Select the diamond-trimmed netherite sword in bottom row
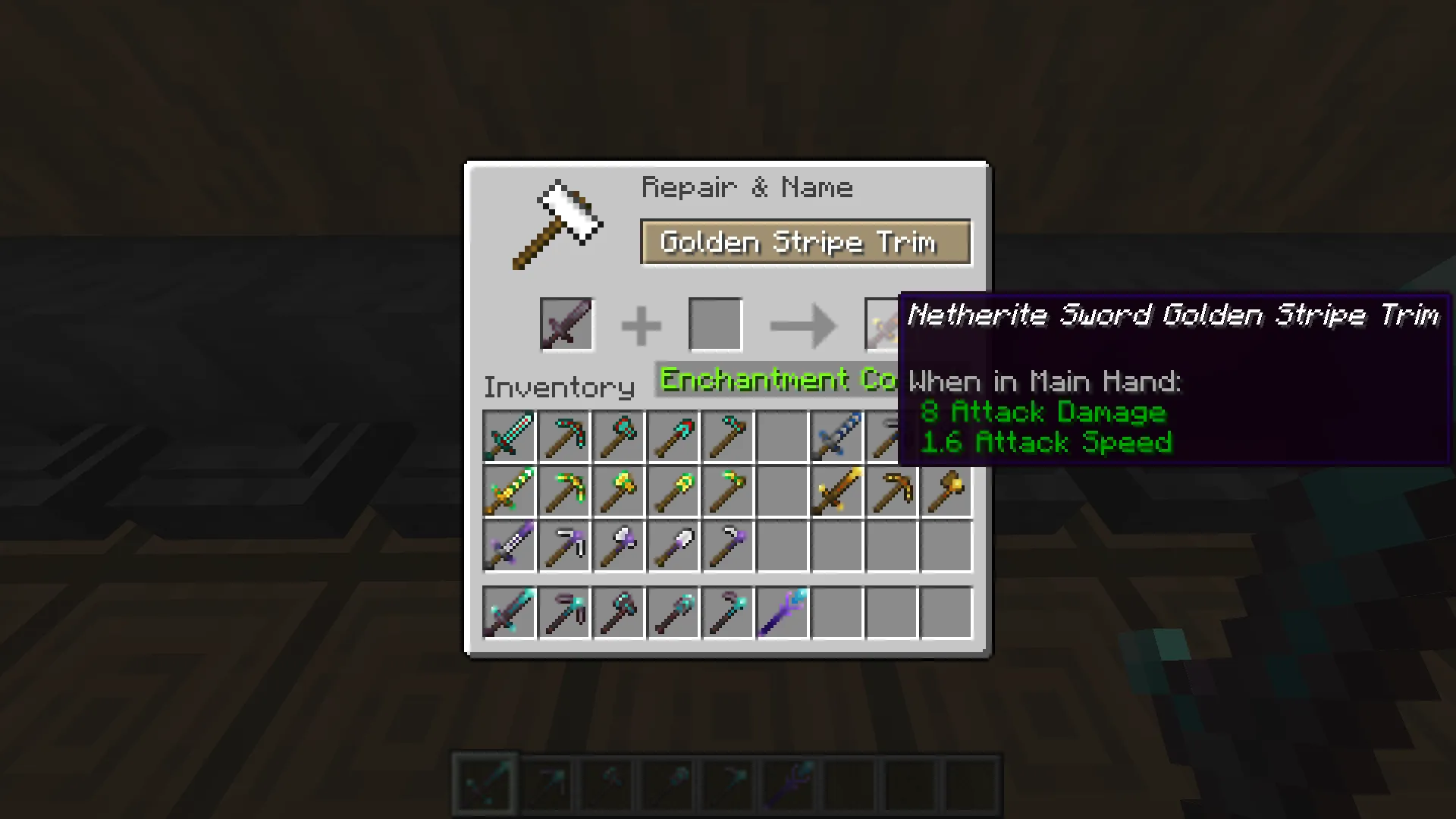Viewport: 1456px width, 819px height. tap(508, 612)
